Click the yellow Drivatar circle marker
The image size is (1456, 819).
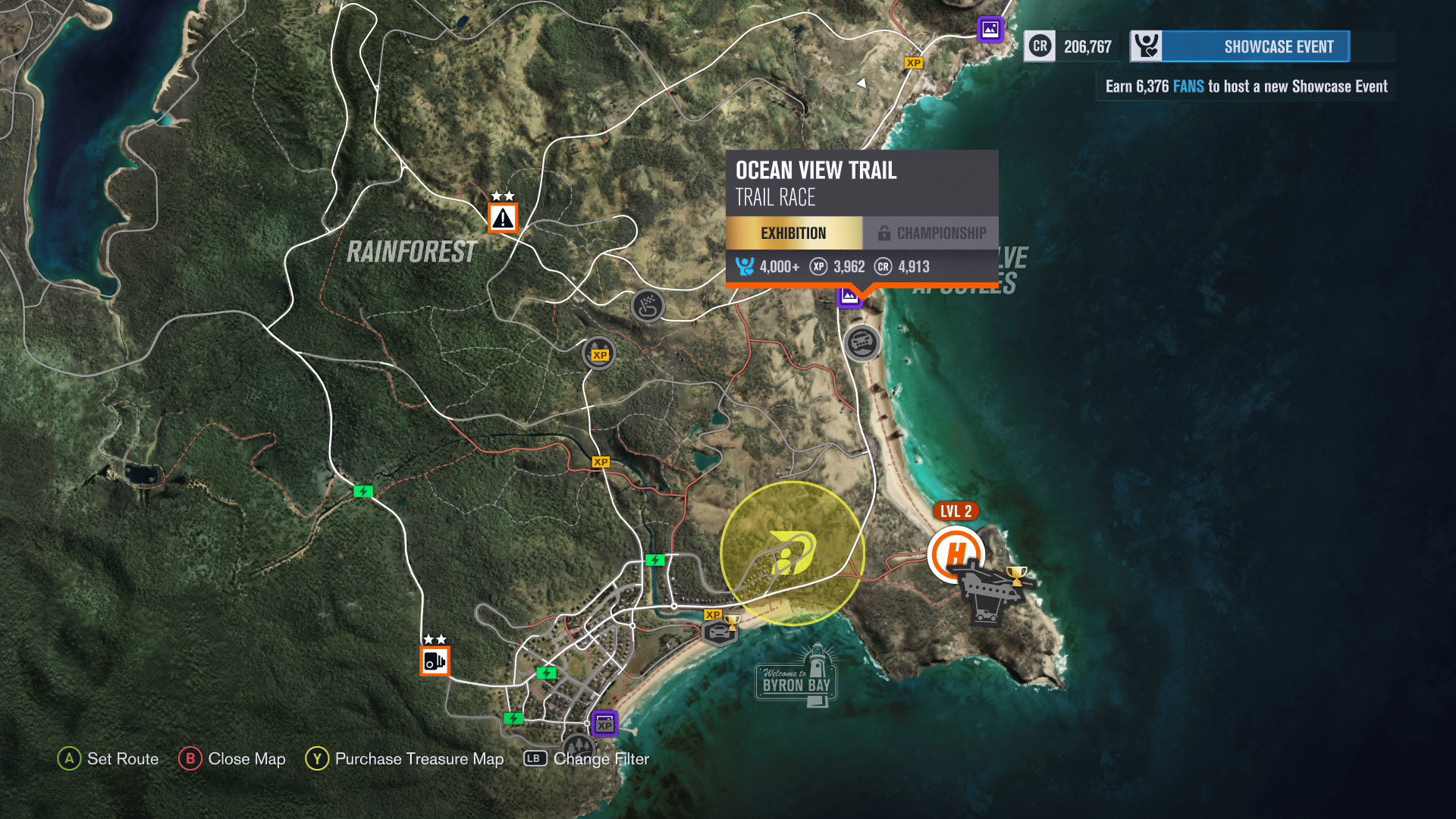792,554
